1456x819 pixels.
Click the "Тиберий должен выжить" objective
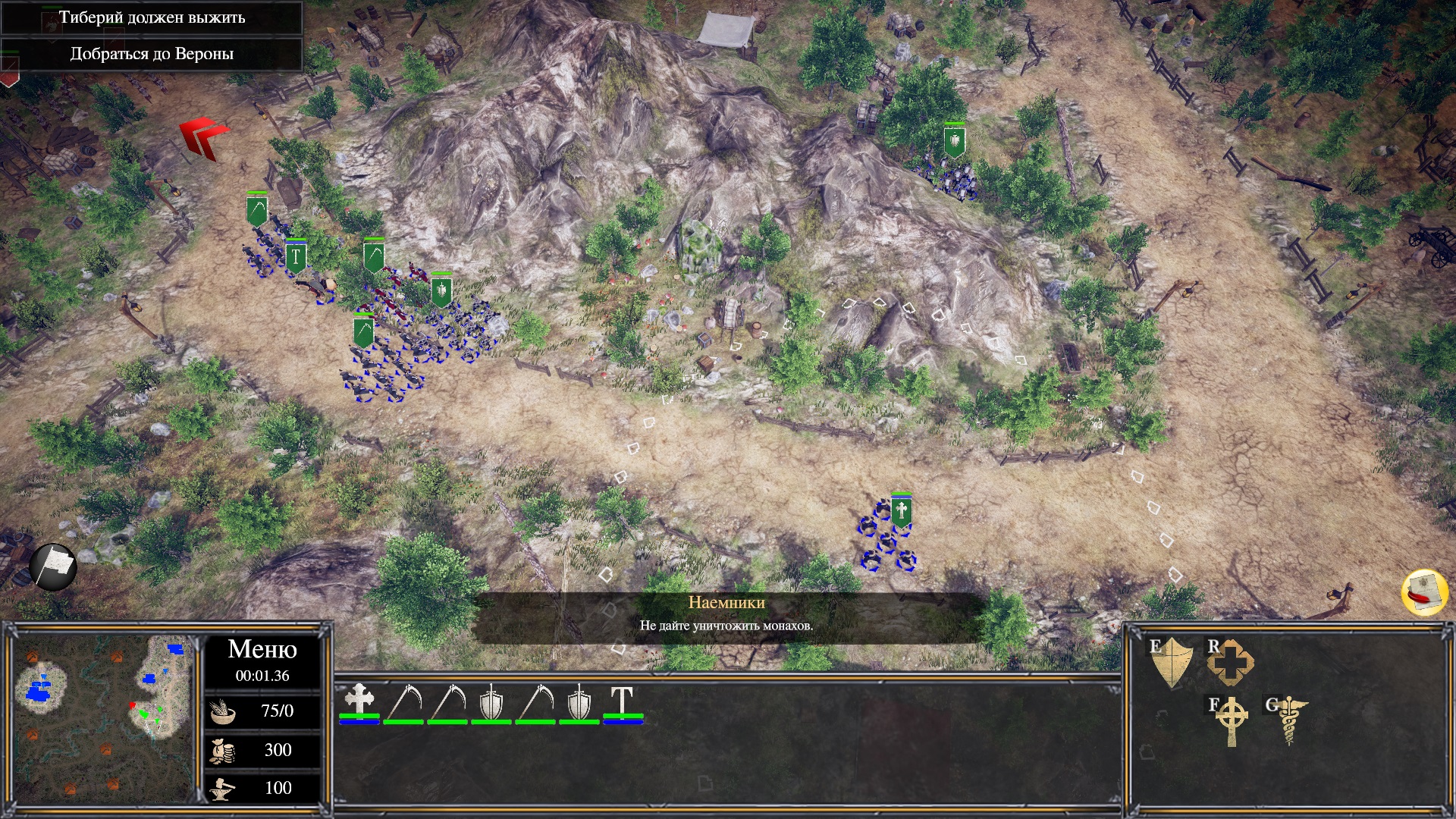pos(152,17)
